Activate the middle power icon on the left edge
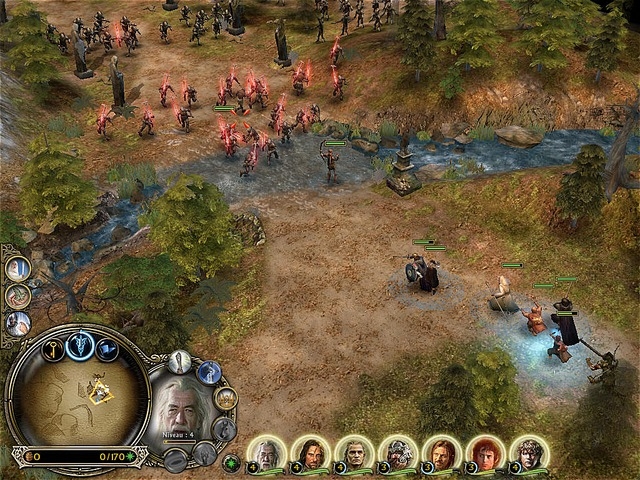 (x=17, y=296)
